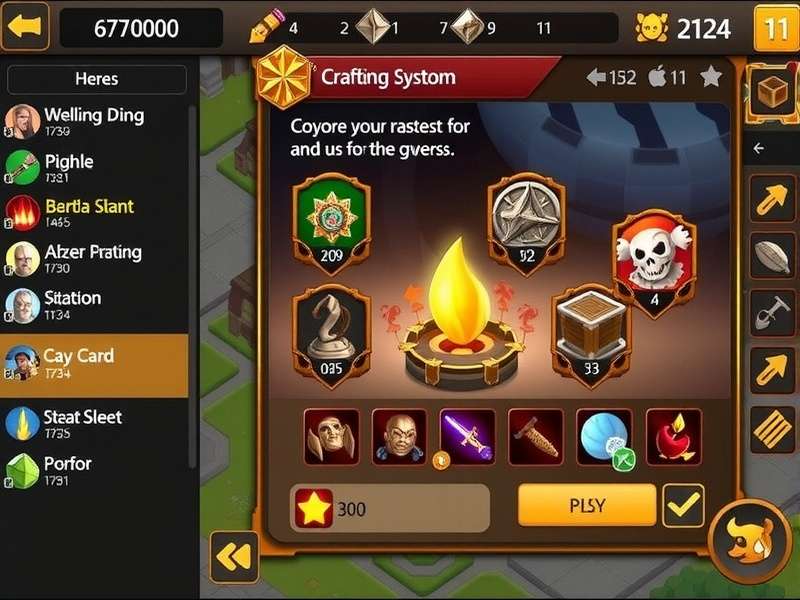Go back with the yellow arrow button
Screen dimensions: 800x600
27,27
